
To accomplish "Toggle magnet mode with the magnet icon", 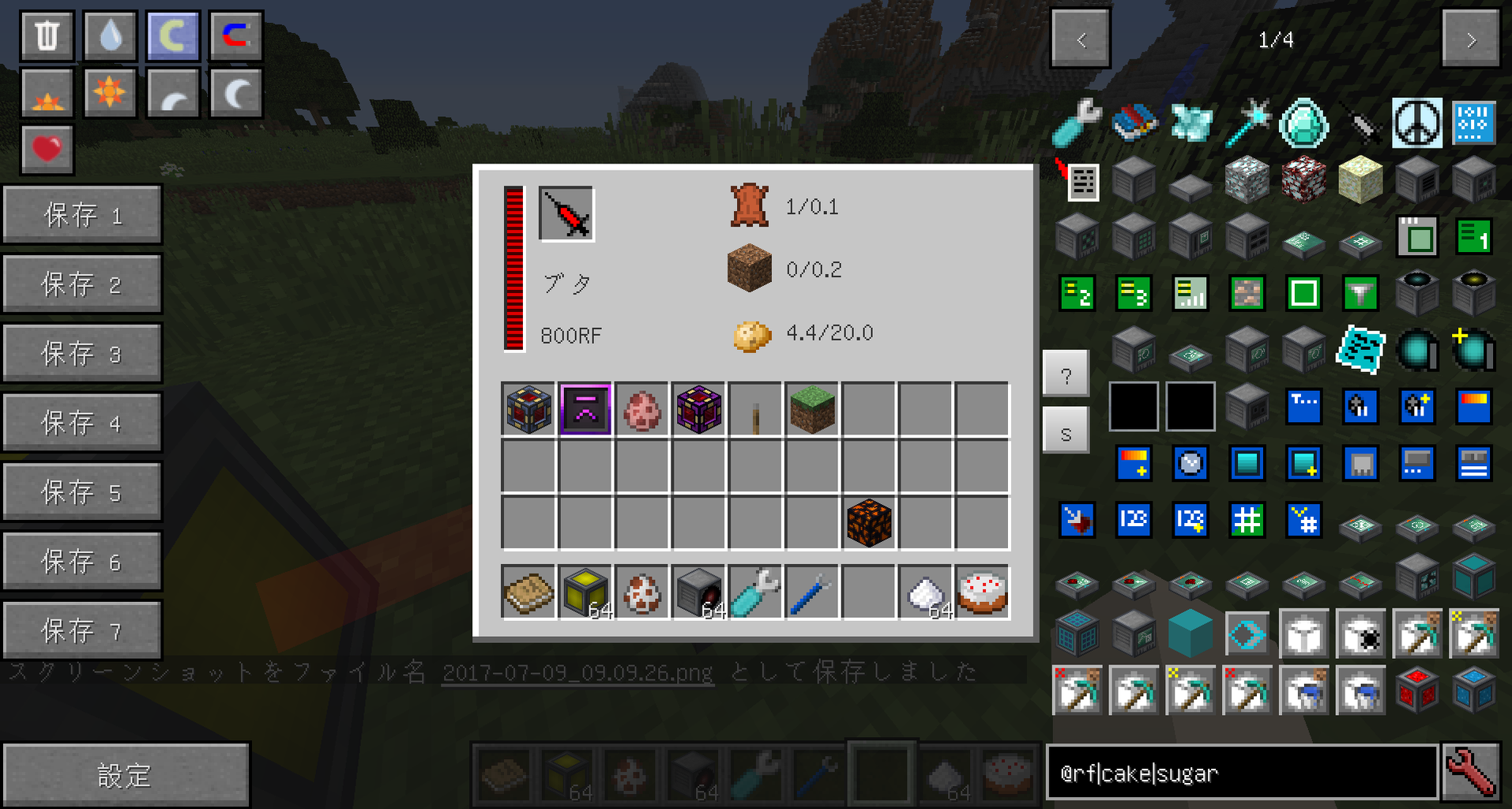I will [235, 35].
